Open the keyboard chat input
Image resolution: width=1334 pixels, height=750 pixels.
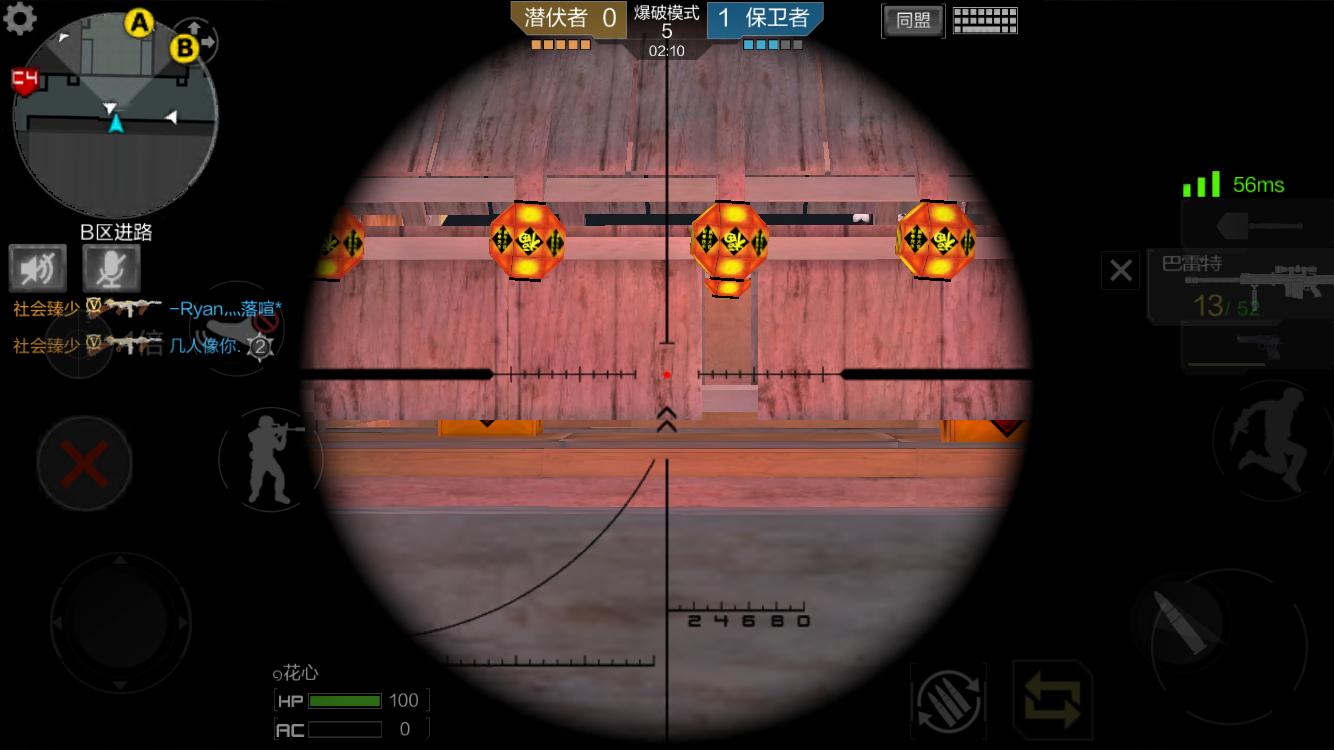[x=985, y=21]
